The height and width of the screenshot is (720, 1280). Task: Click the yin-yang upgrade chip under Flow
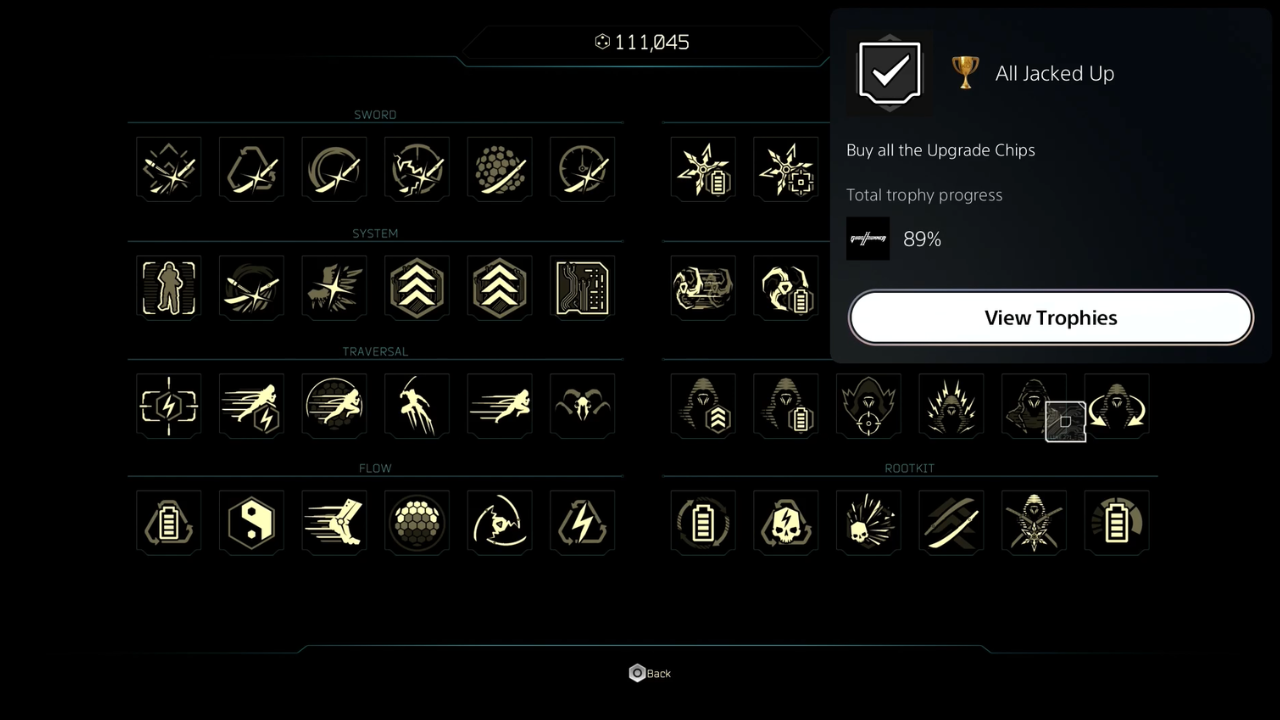[x=251, y=522]
